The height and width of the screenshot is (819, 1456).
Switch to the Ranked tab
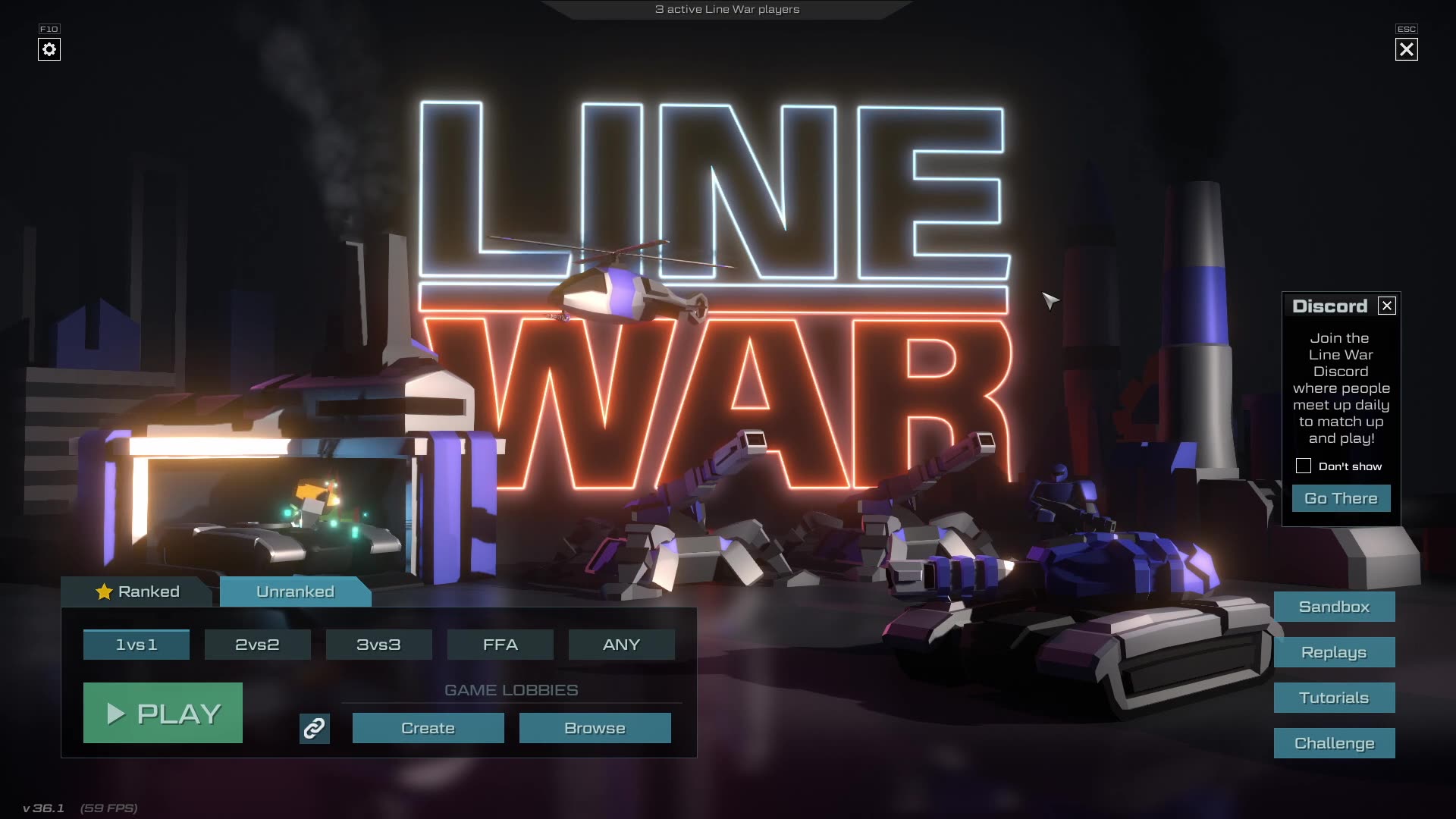[x=138, y=591]
